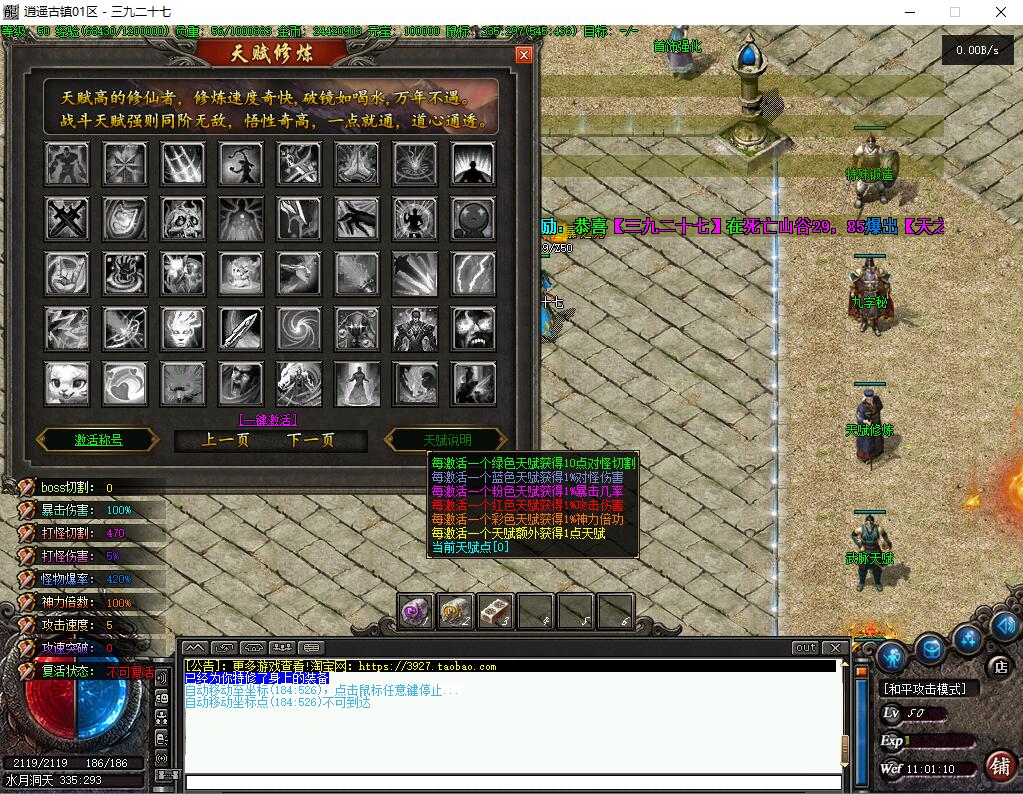Go to previous page with 上一页
Screen dimensions: 1023x794
pyautogui.click(x=225, y=440)
